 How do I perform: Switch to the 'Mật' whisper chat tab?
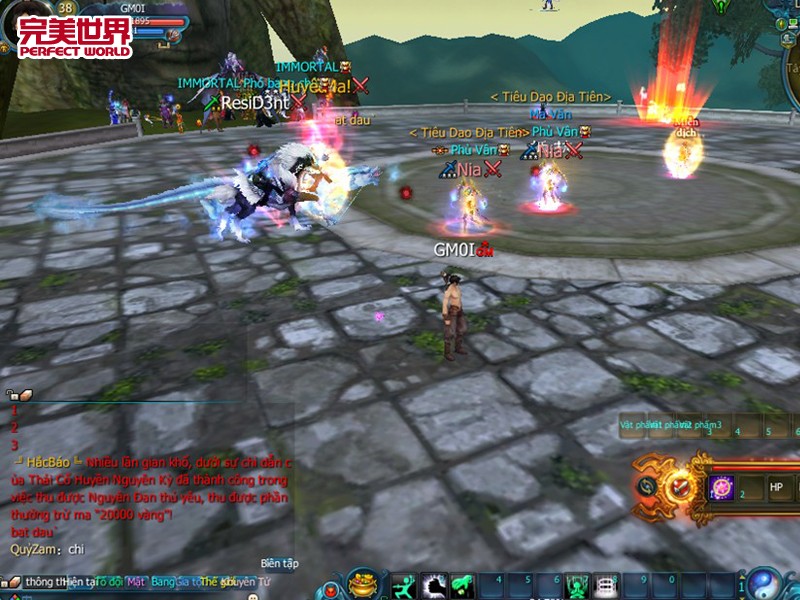(x=136, y=581)
